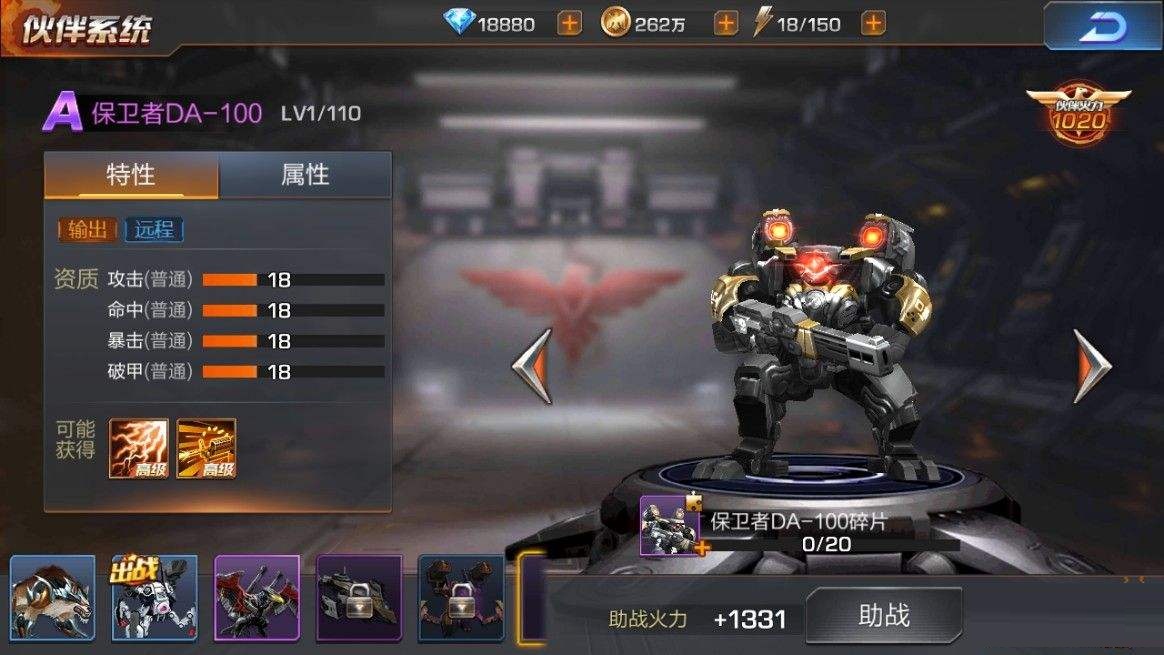This screenshot has width=1164, height=655.
Task: Pick the red winged mech thumbnail
Action: (257, 598)
